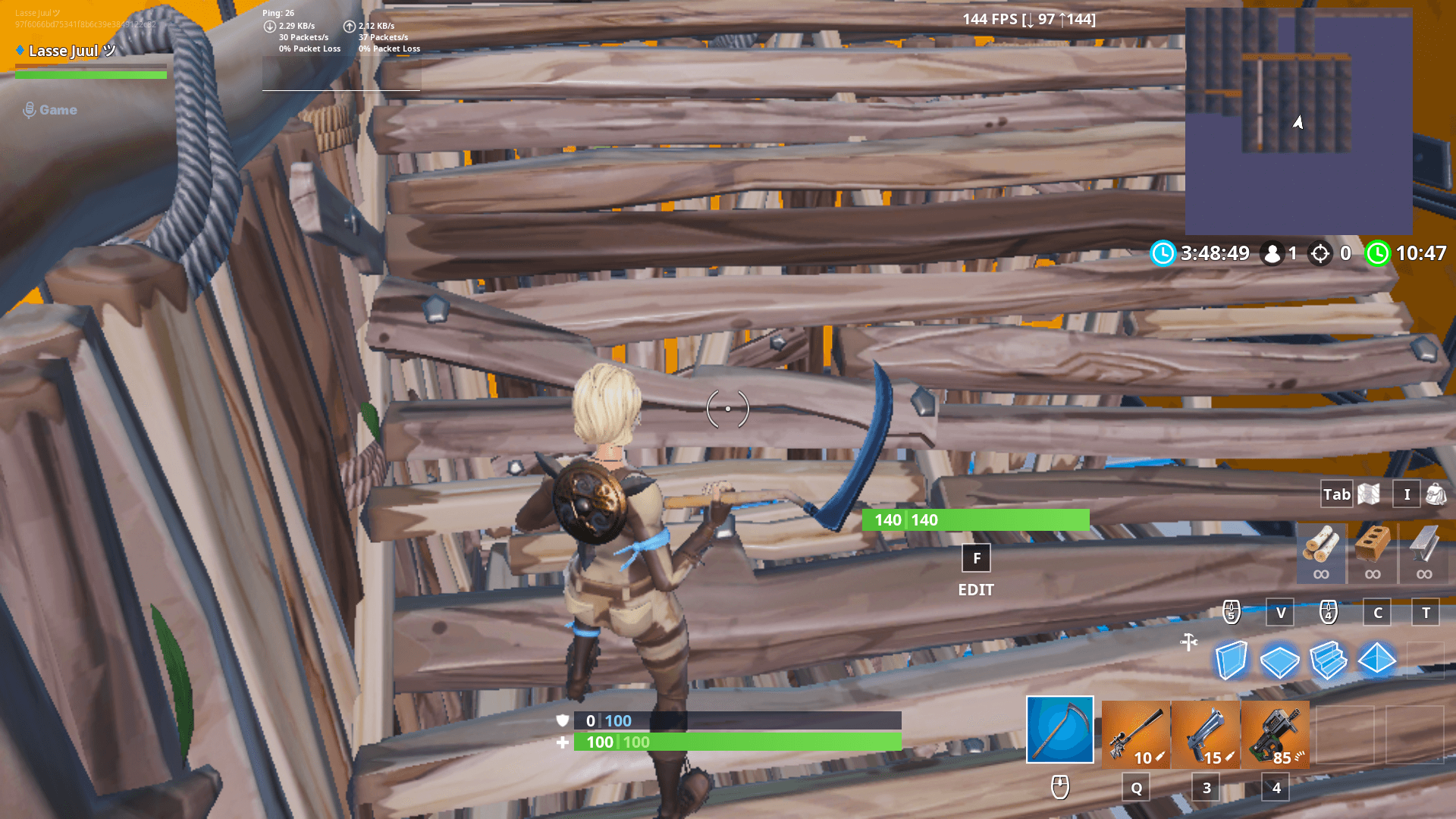Select the pyramid roof building piece
This screenshot has width=1456, height=819.
1376,659
